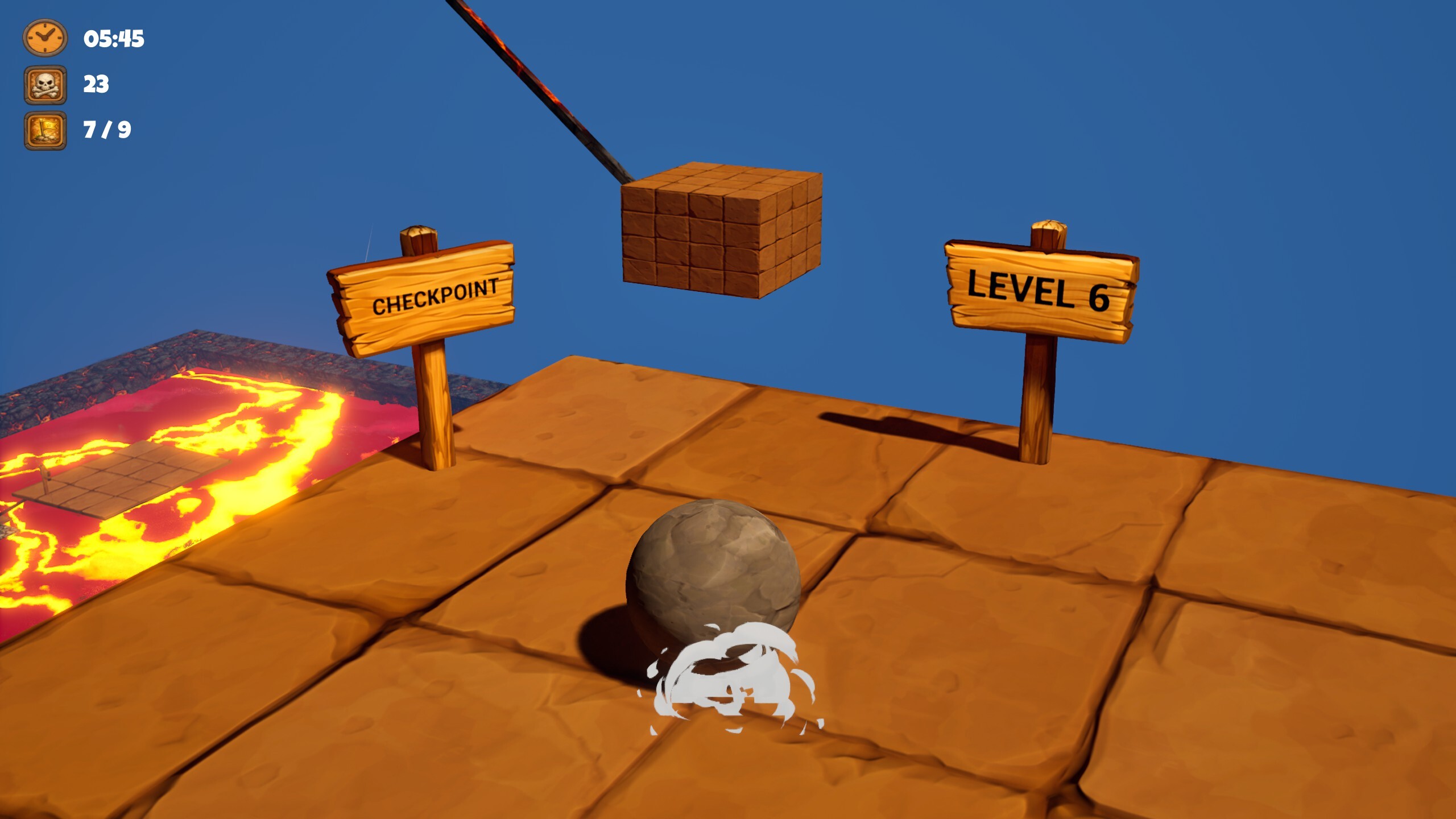This screenshot has width=1456, height=819.
Task: Click the clock hands inside the timer icon
Action: (x=44, y=39)
